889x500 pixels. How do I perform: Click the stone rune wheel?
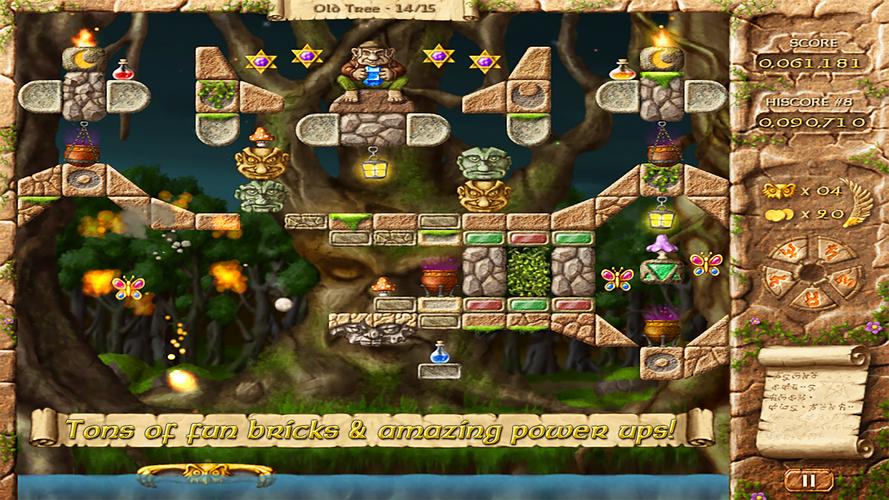point(809,273)
